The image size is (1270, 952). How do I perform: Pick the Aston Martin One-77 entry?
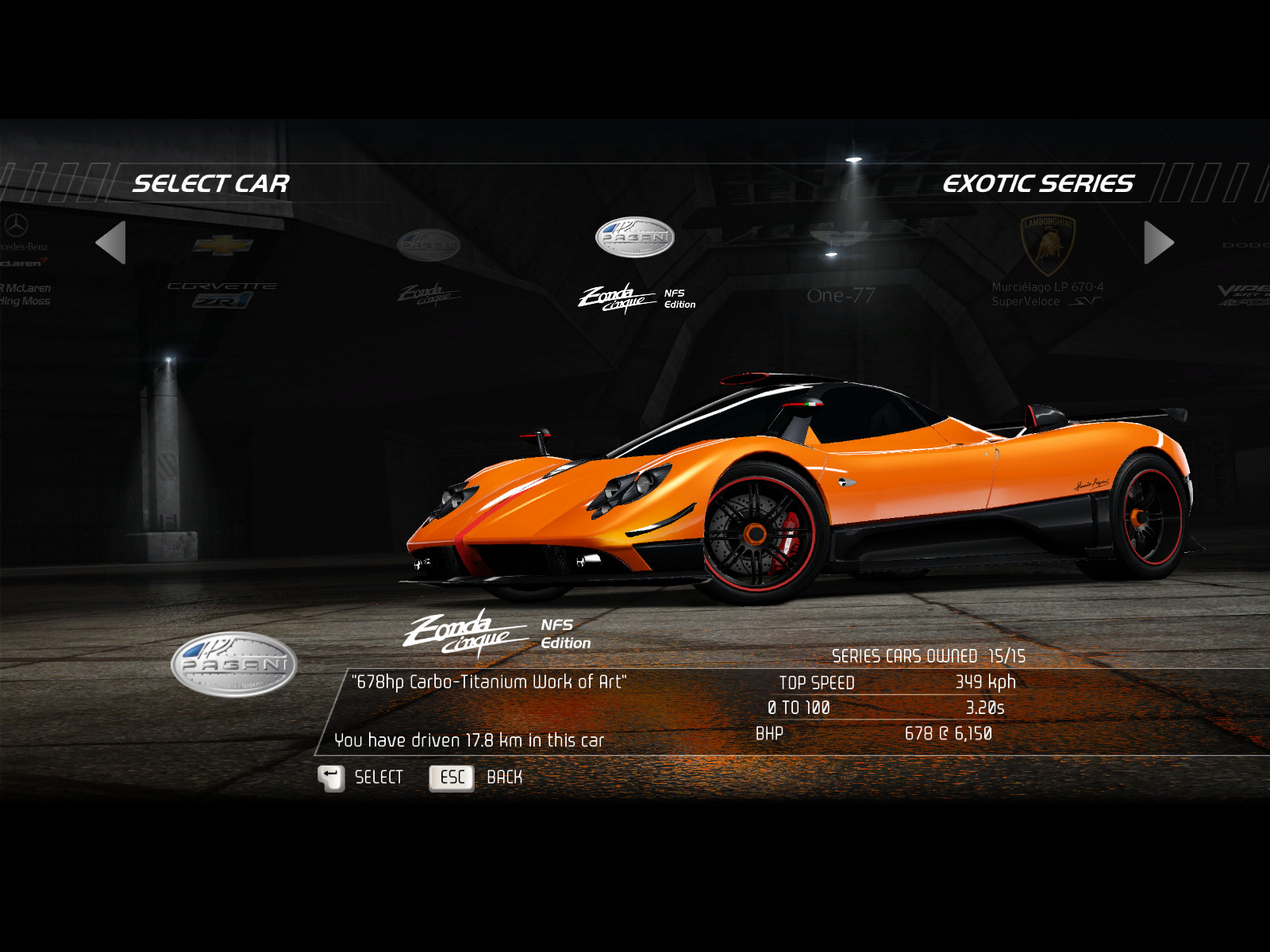[x=840, y=270]
